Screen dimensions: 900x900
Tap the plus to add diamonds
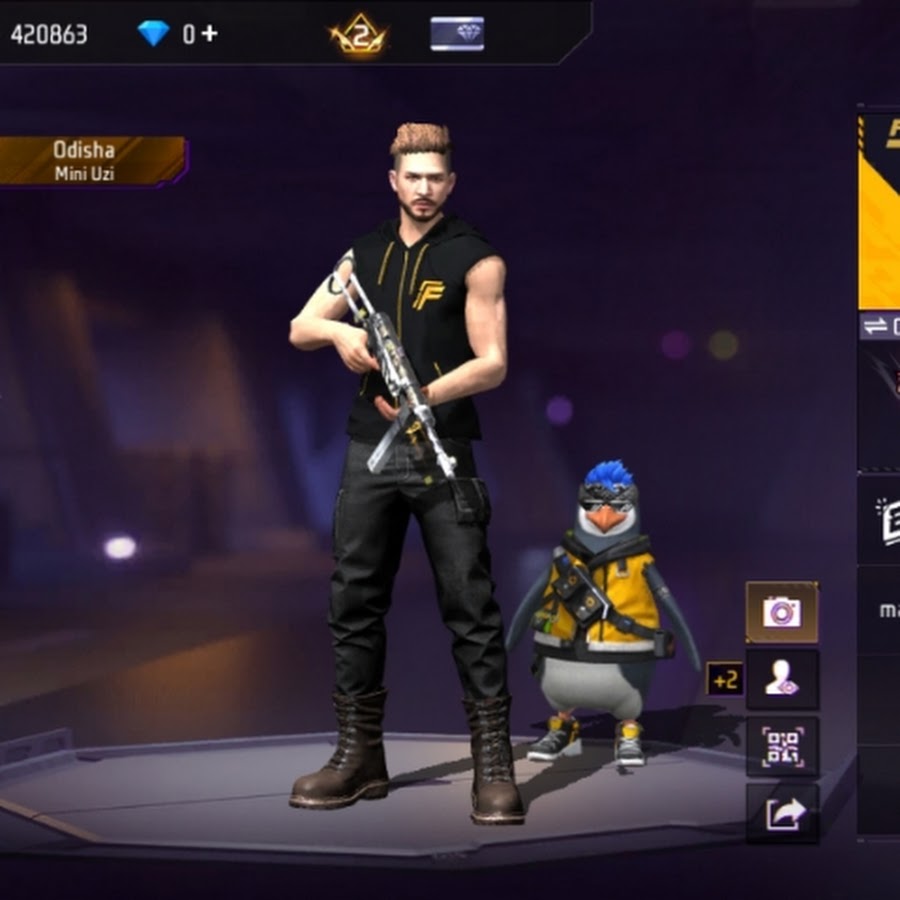(209, 33)
